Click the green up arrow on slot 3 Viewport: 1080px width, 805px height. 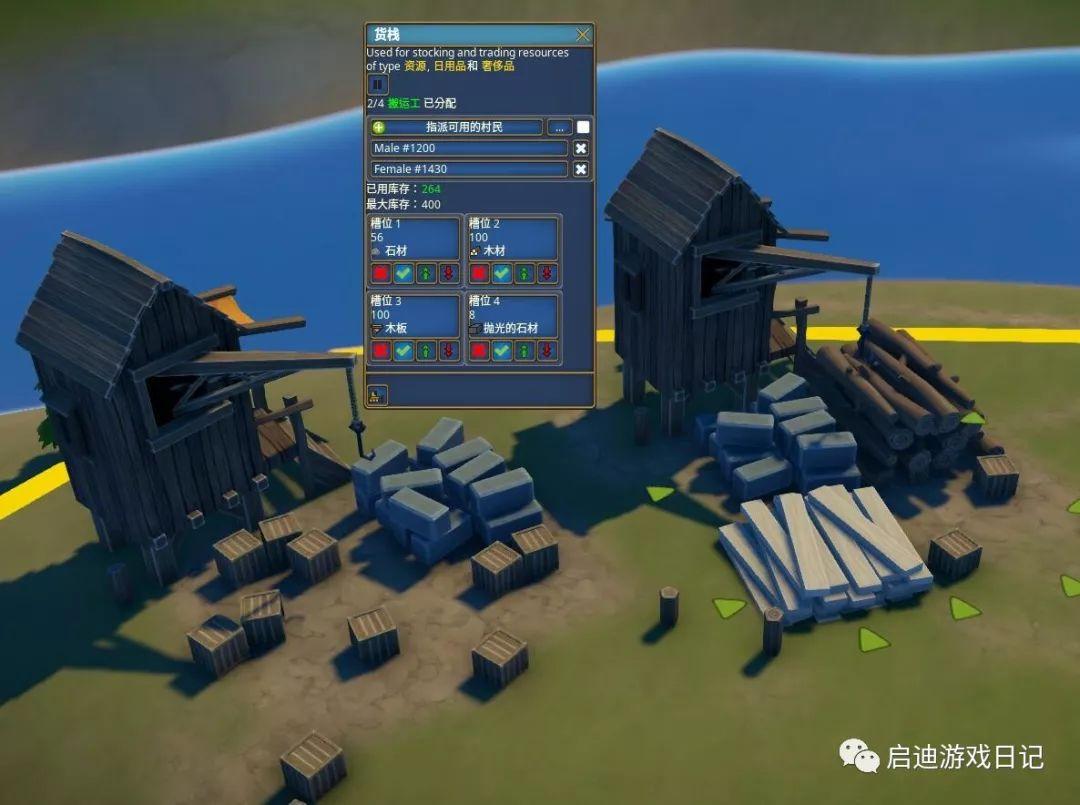pos(425,350)
